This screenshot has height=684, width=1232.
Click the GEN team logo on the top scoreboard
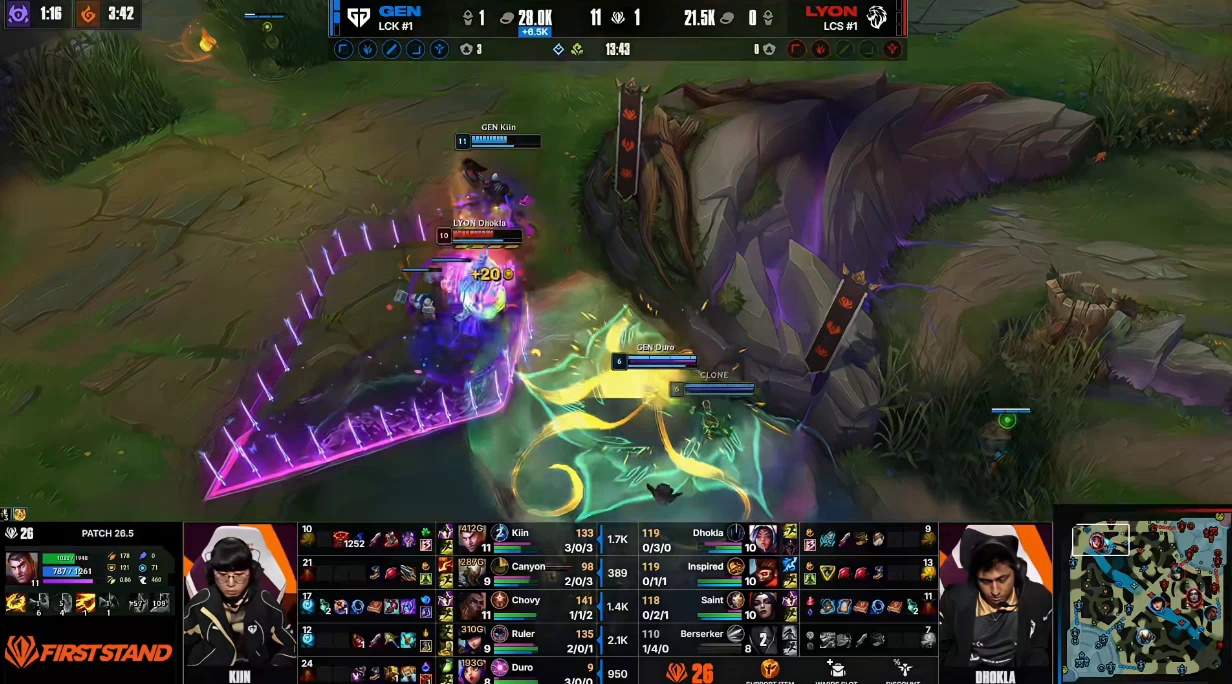click(x=358, y=17)
